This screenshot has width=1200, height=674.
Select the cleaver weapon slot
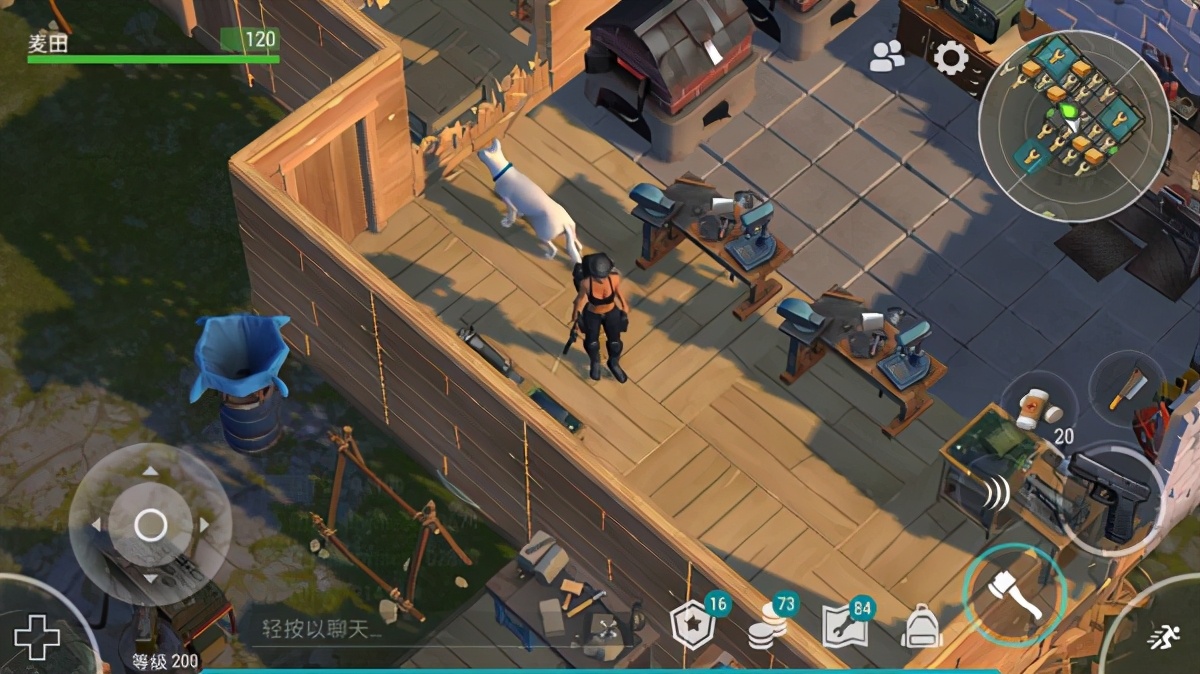coord(1127,388)
